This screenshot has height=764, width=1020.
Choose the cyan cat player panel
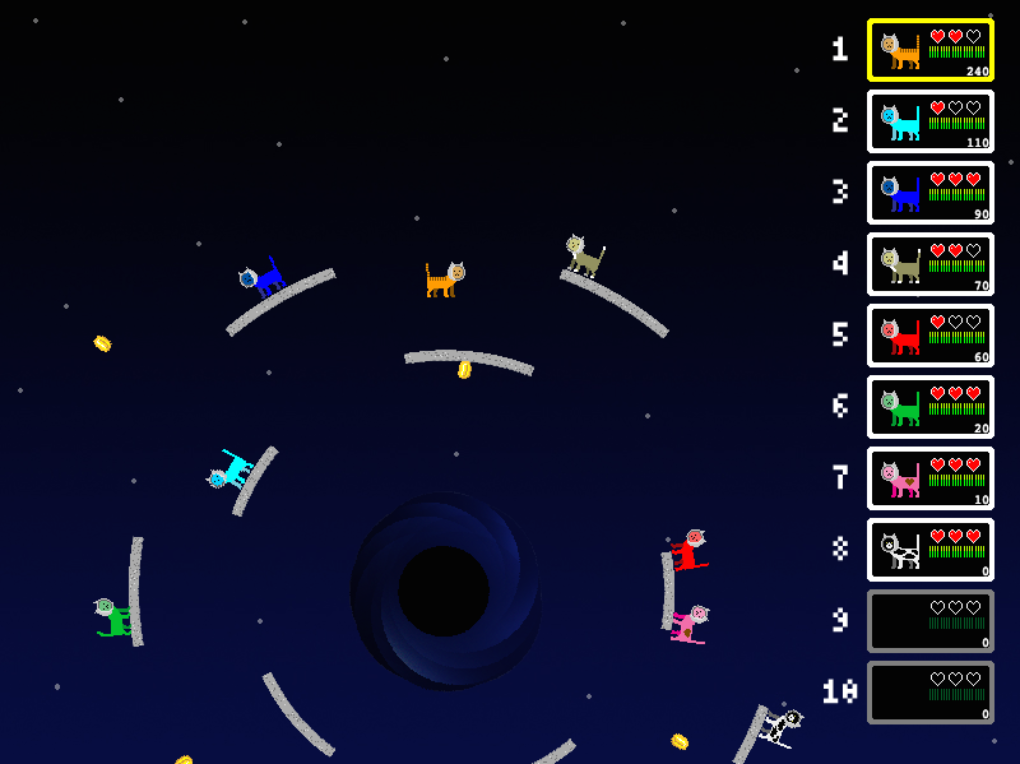click(x=930, y=121)
